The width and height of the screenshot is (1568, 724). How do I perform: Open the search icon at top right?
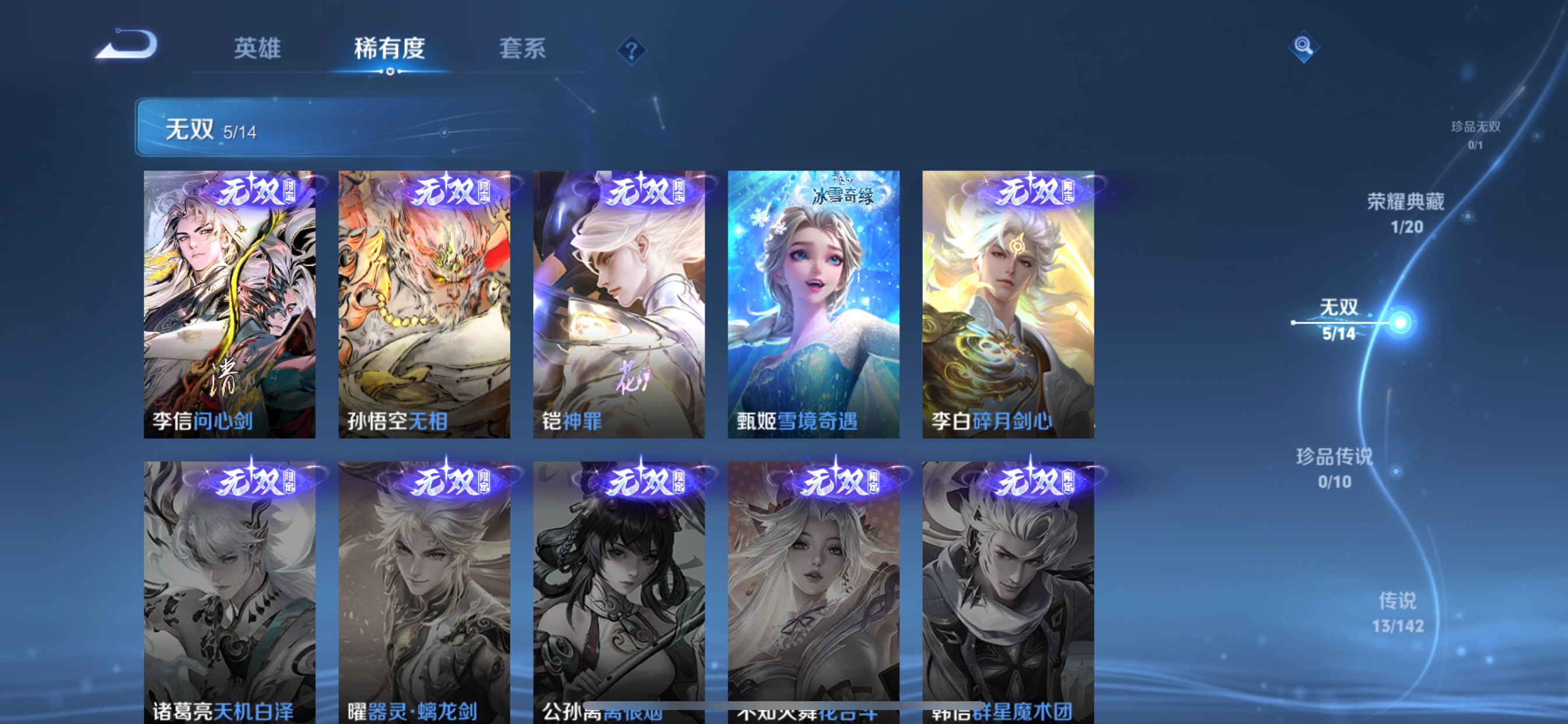pyautogui.click(x=1304, y=46)
